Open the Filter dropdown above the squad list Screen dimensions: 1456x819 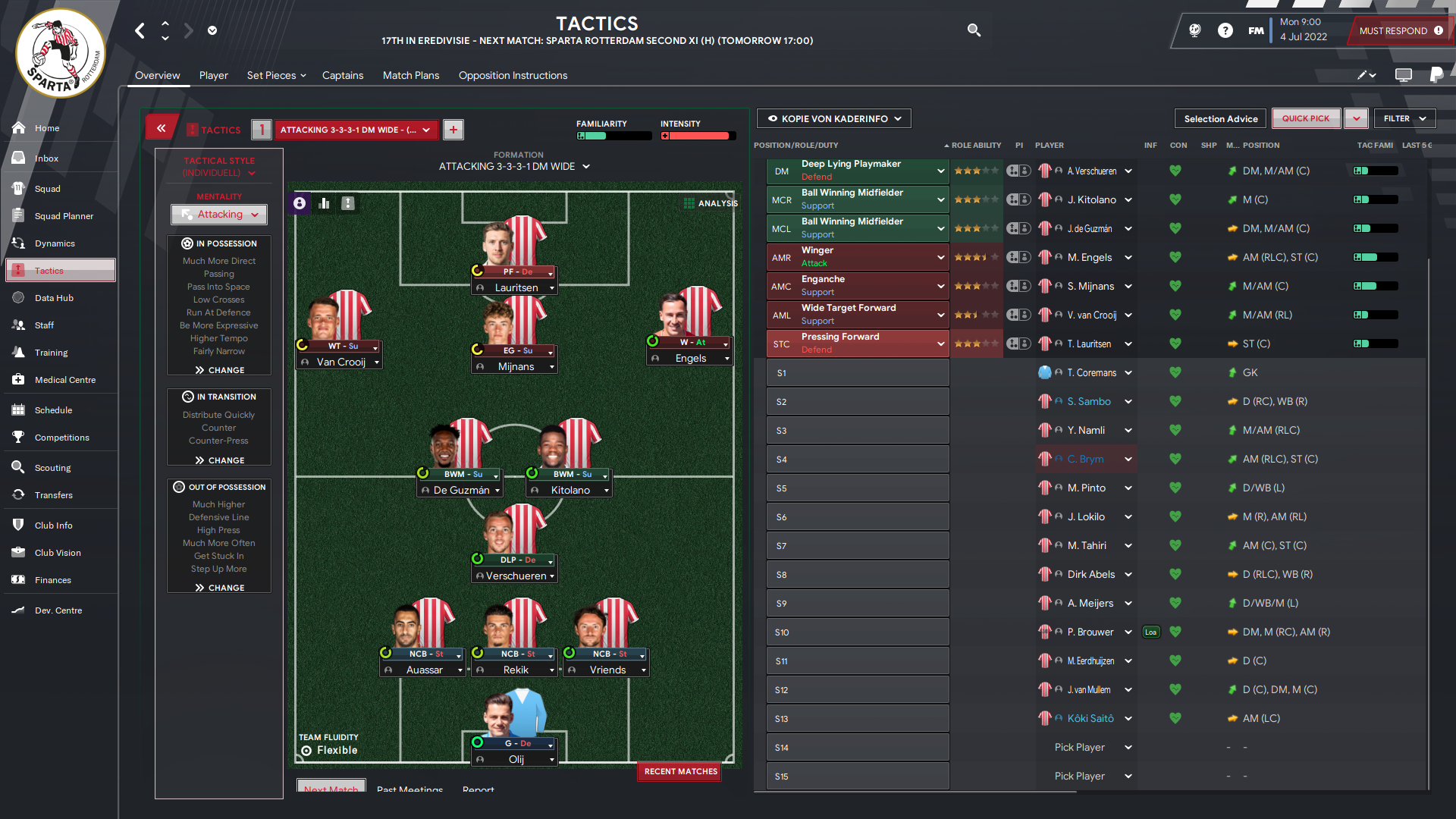pyautogui.click(x=1404, y=118)
